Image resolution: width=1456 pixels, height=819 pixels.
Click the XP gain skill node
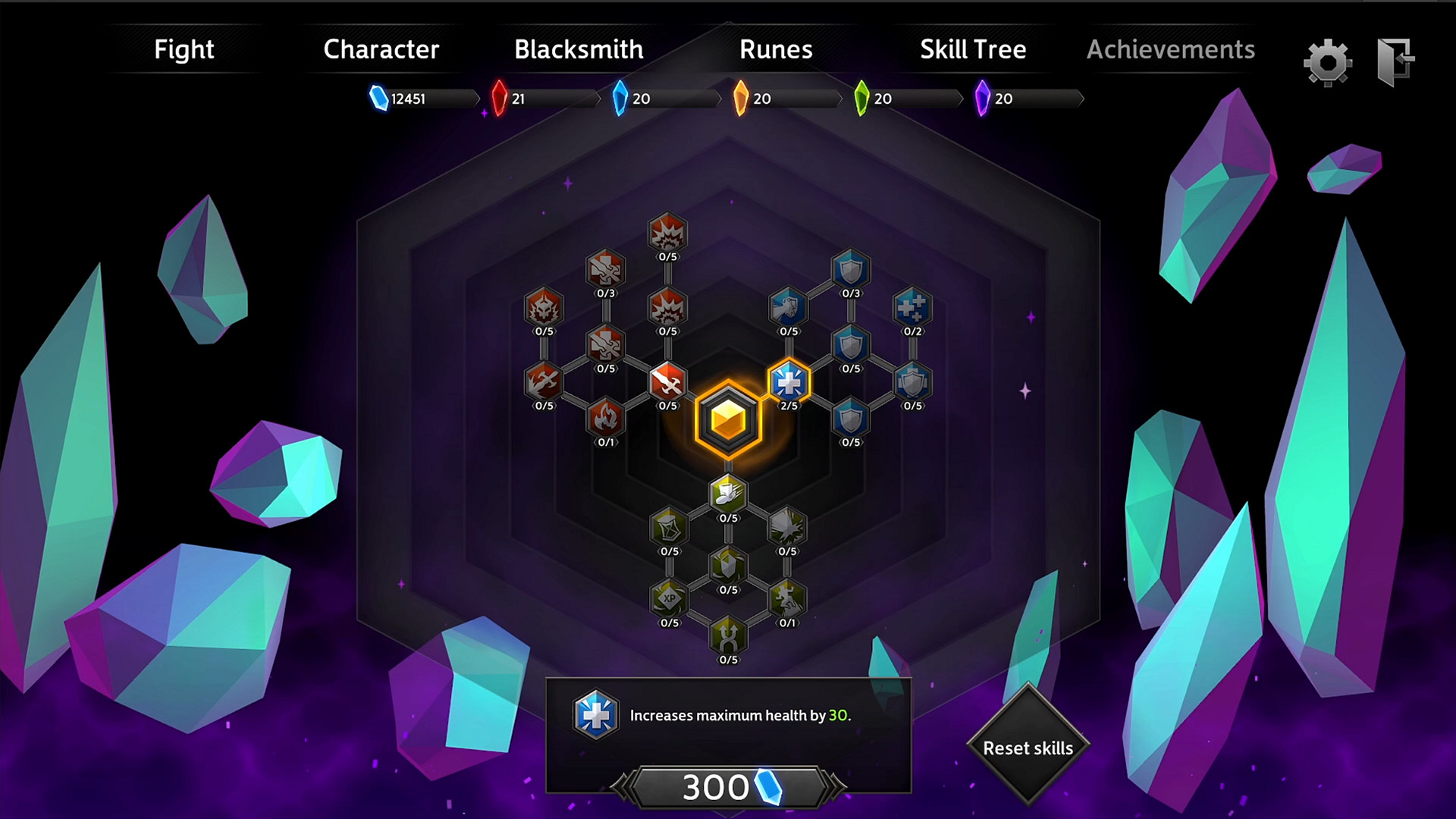tap(669, 599)
